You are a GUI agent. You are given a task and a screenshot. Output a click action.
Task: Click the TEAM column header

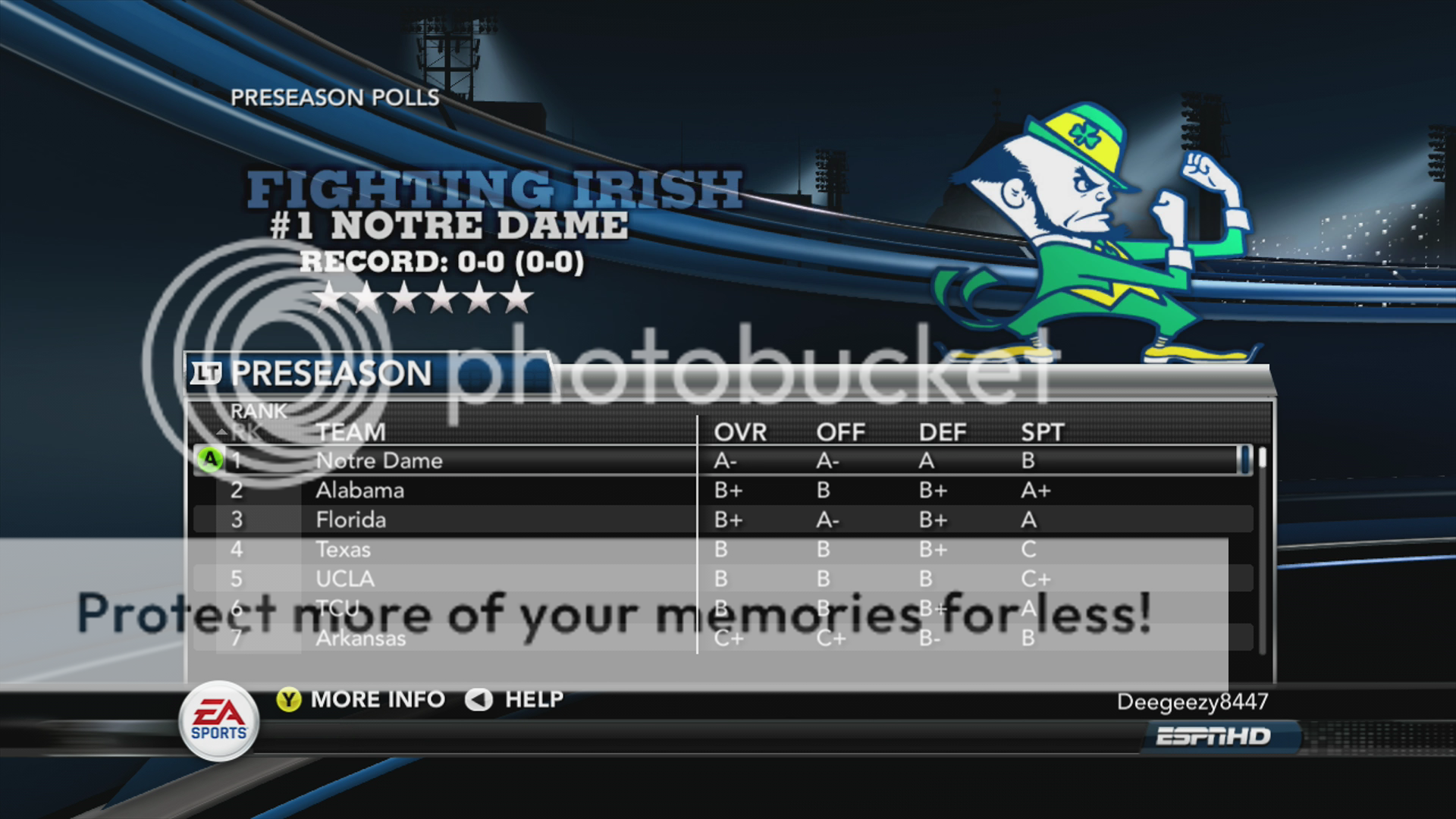coord(351,432)
